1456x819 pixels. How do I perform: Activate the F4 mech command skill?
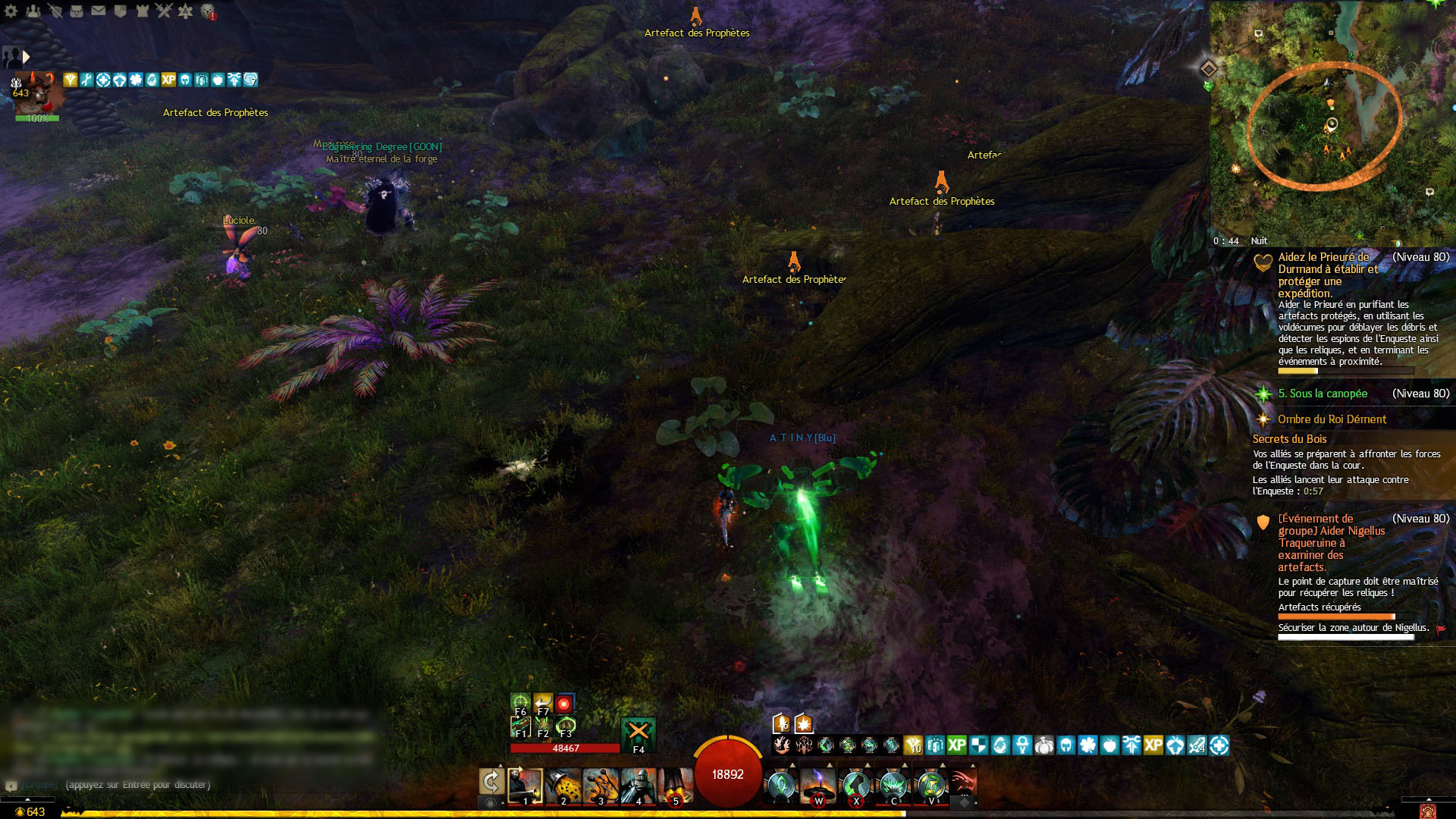(x=638, y=733)
